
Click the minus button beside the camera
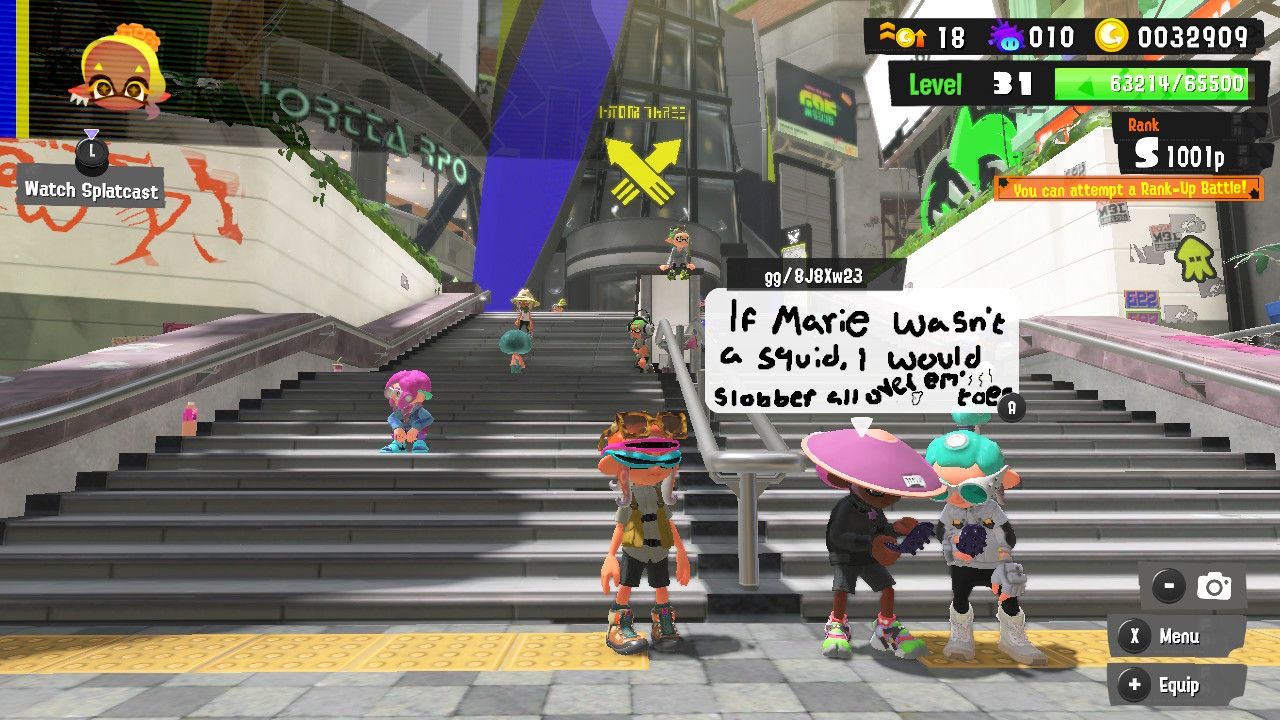coord(1168,586)
